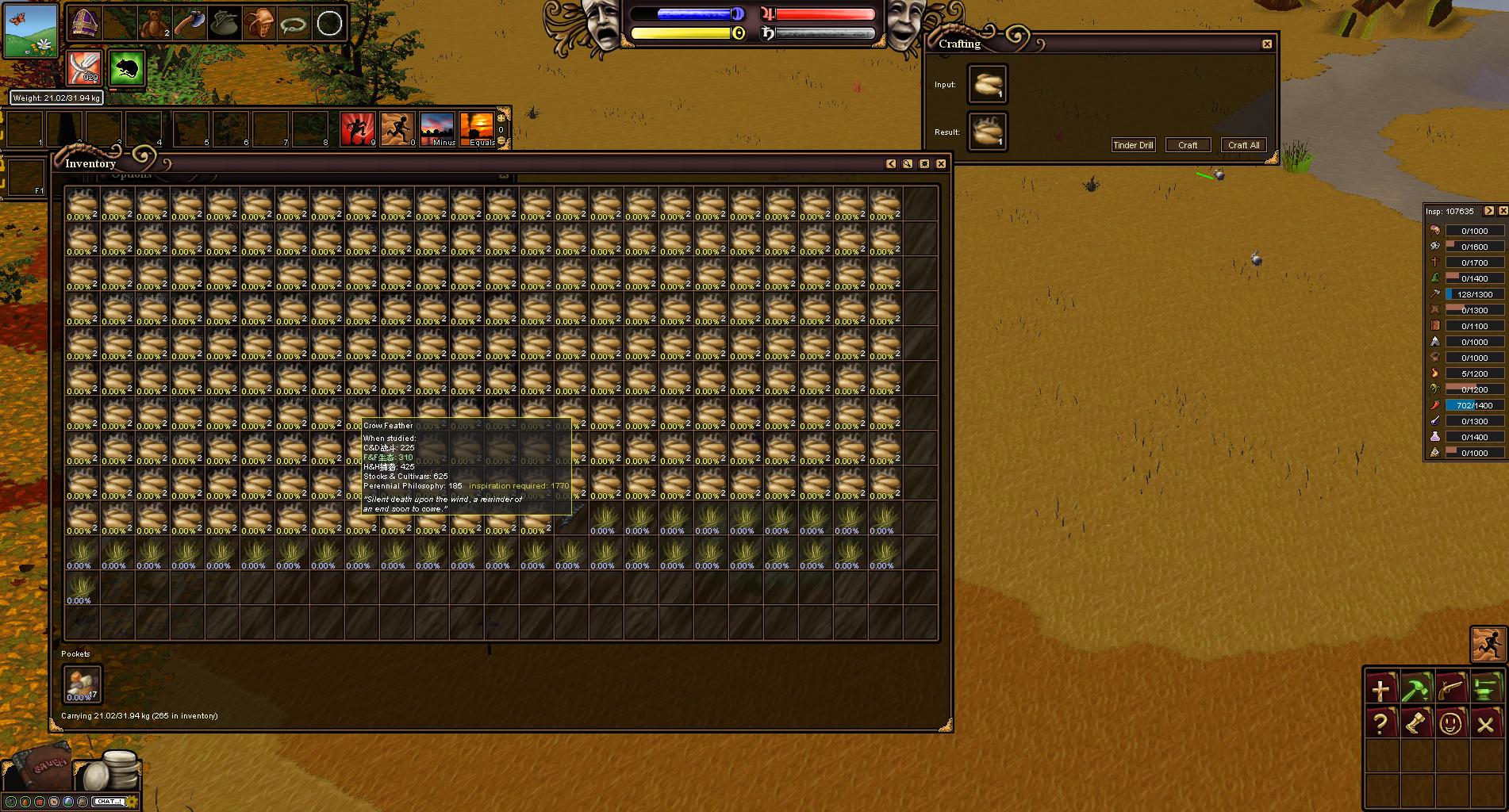
Task: Close the Crafting window
Action: (1267, 44)
